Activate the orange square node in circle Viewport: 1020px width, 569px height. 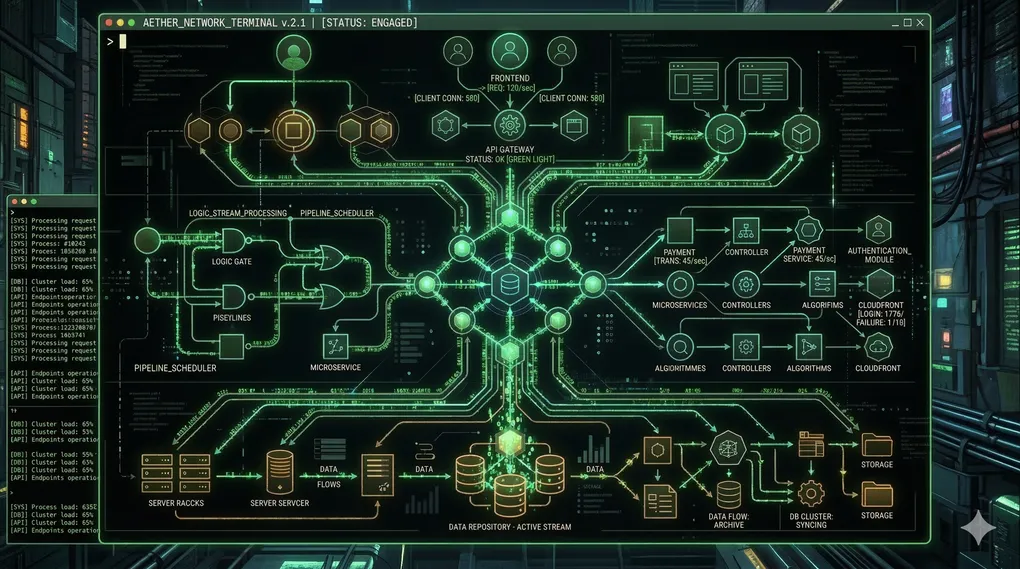(294, 129)
